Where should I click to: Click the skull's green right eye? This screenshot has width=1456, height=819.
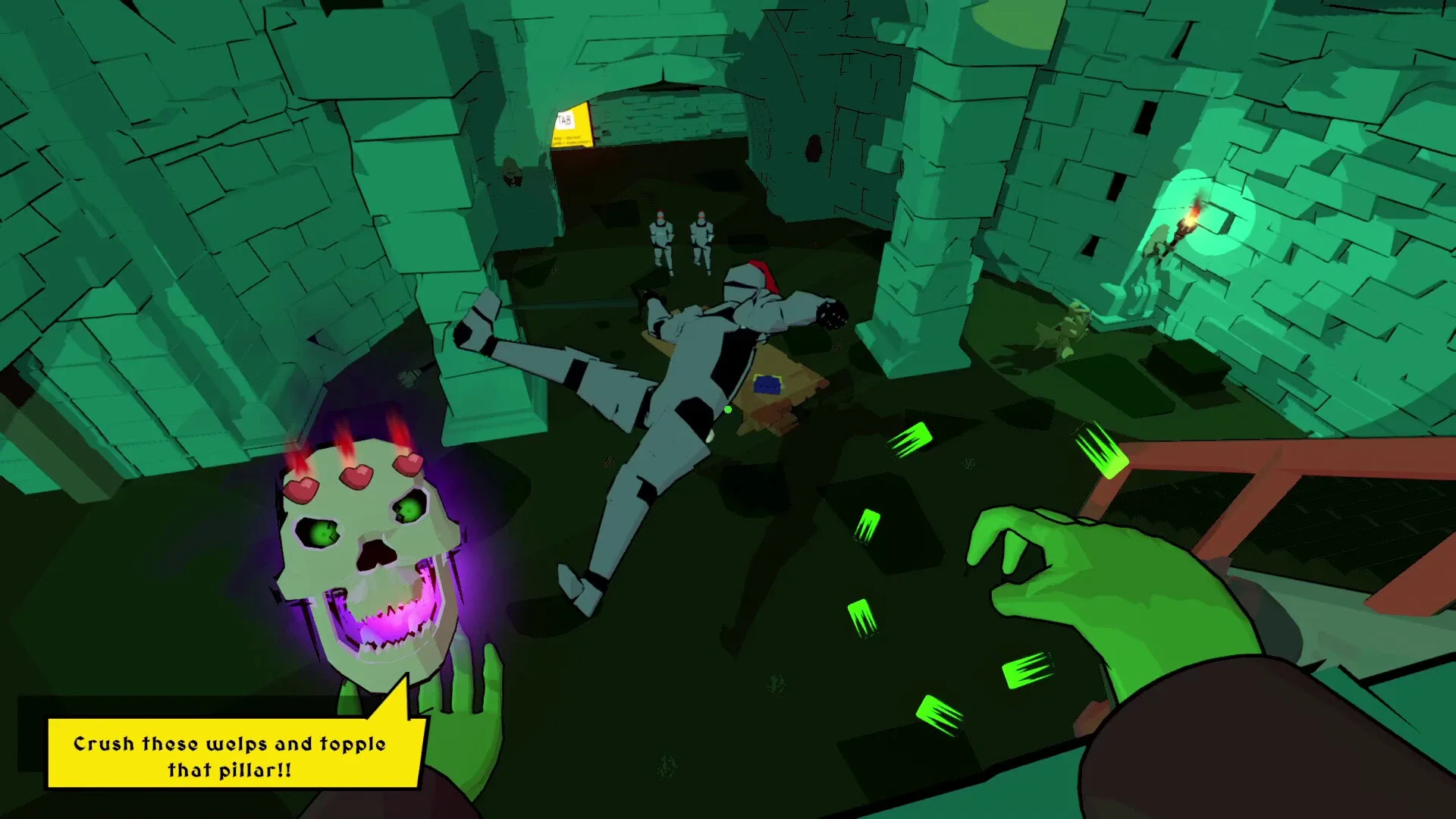tap(408, 510)
